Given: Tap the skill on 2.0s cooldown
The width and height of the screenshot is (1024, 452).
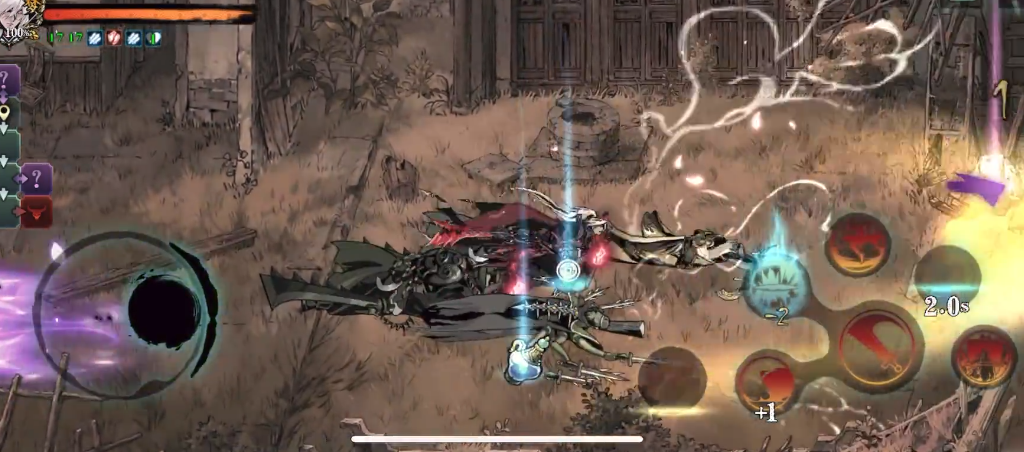Looking at the screenshot, I should 946,279.
